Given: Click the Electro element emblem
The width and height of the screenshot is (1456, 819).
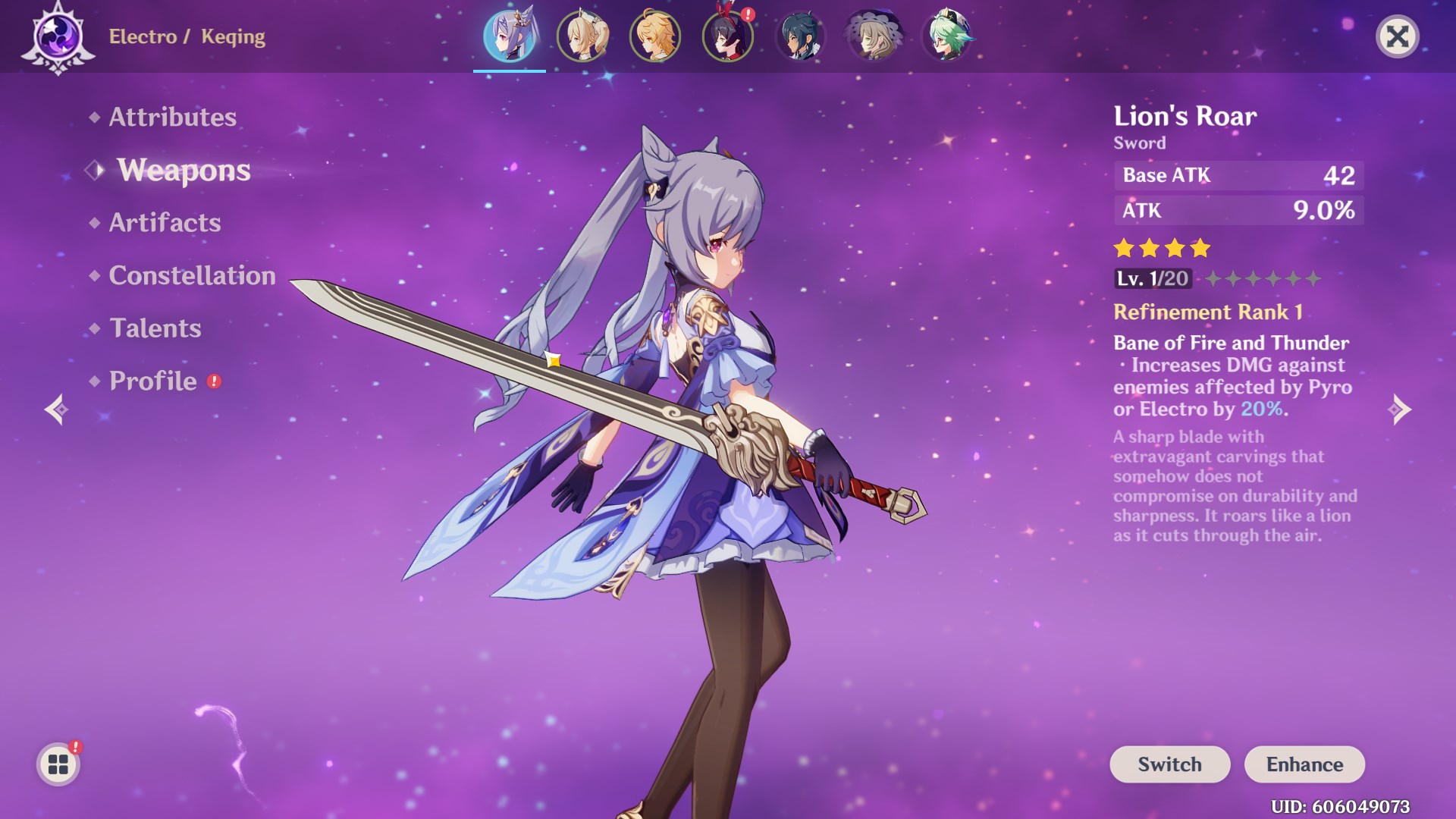Looking at the screenshot, I should tap(57, 36).
